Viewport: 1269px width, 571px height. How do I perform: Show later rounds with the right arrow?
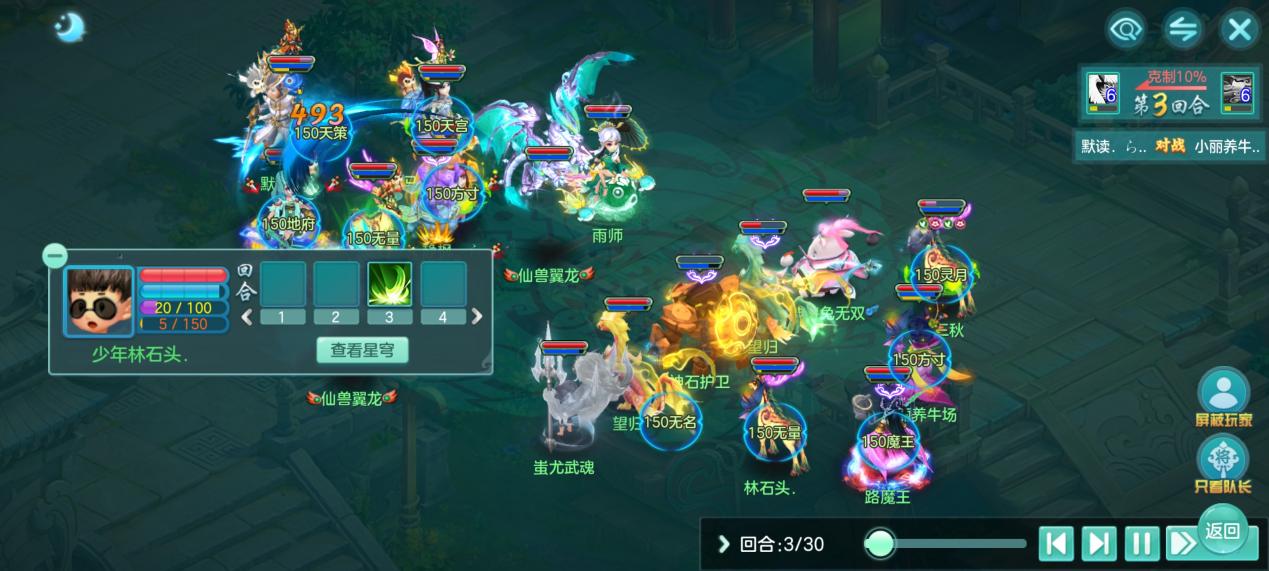(477, 317)
